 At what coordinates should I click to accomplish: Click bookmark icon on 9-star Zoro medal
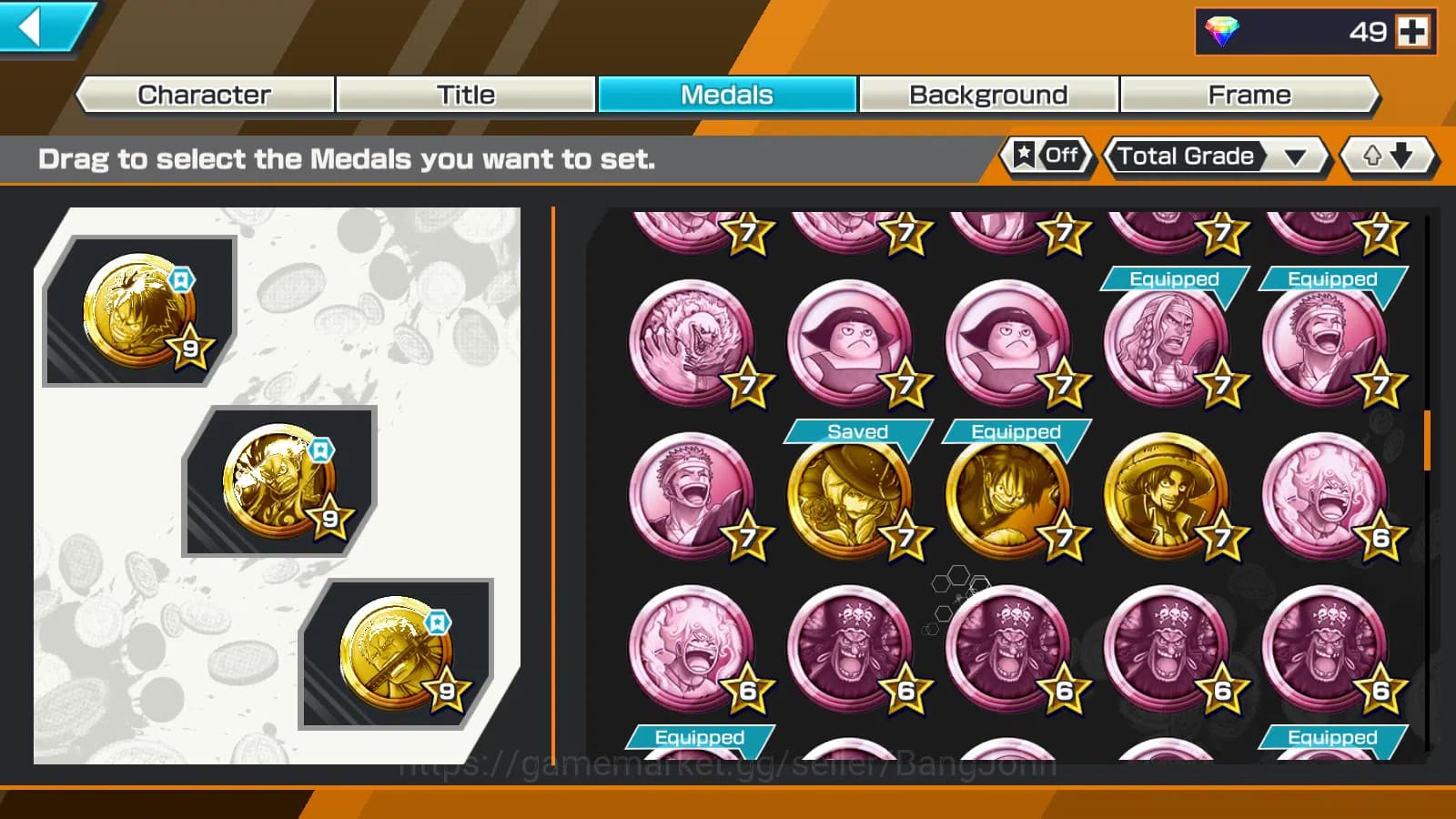point(437,622)
